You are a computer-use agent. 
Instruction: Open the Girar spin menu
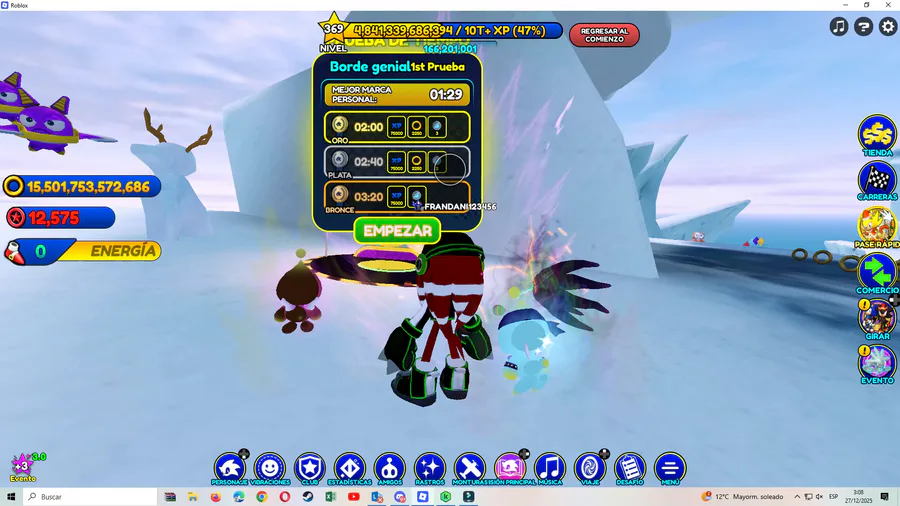coord(877,317)
